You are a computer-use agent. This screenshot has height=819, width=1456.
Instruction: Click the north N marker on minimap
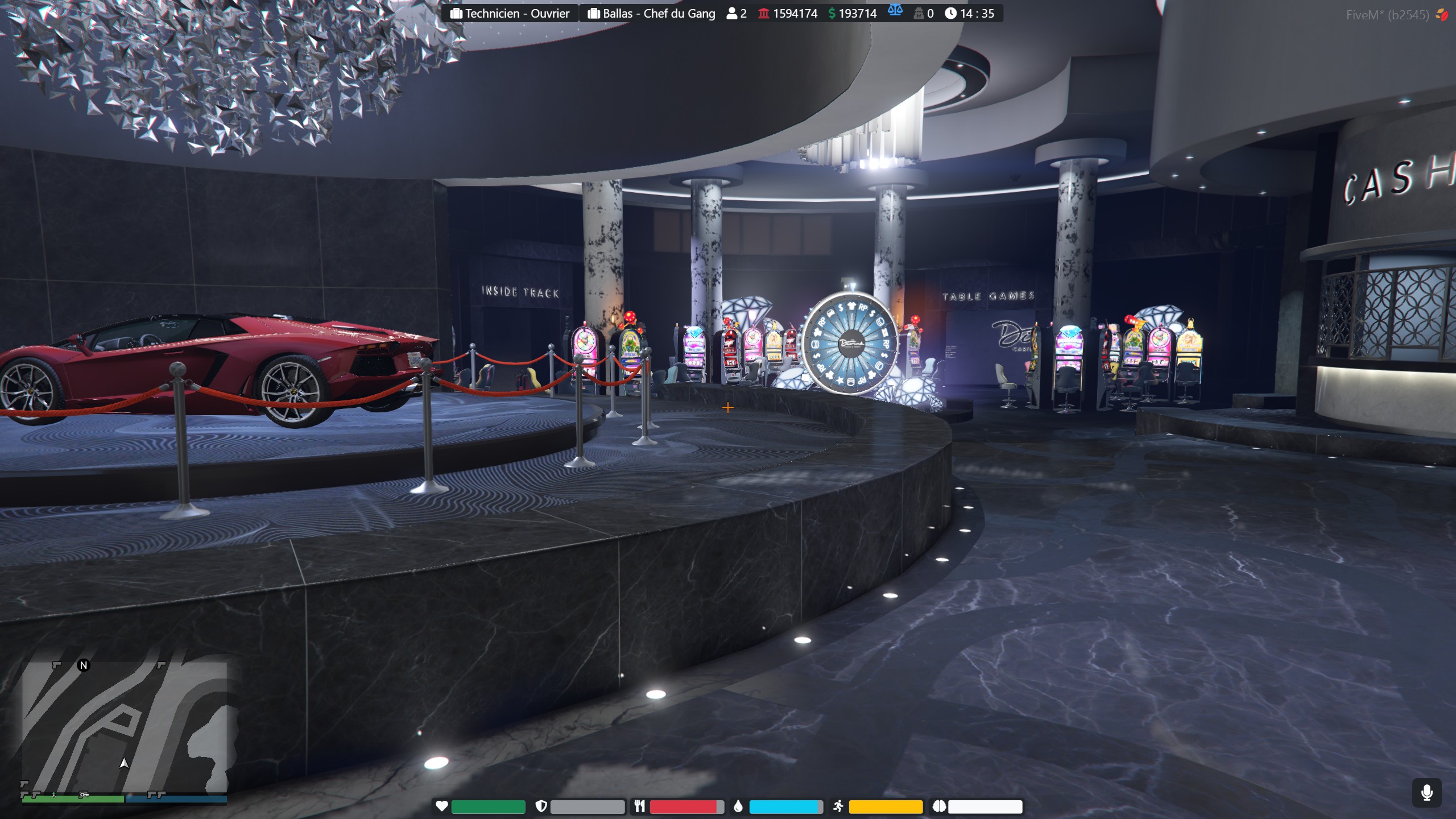[x=84, y=665]
